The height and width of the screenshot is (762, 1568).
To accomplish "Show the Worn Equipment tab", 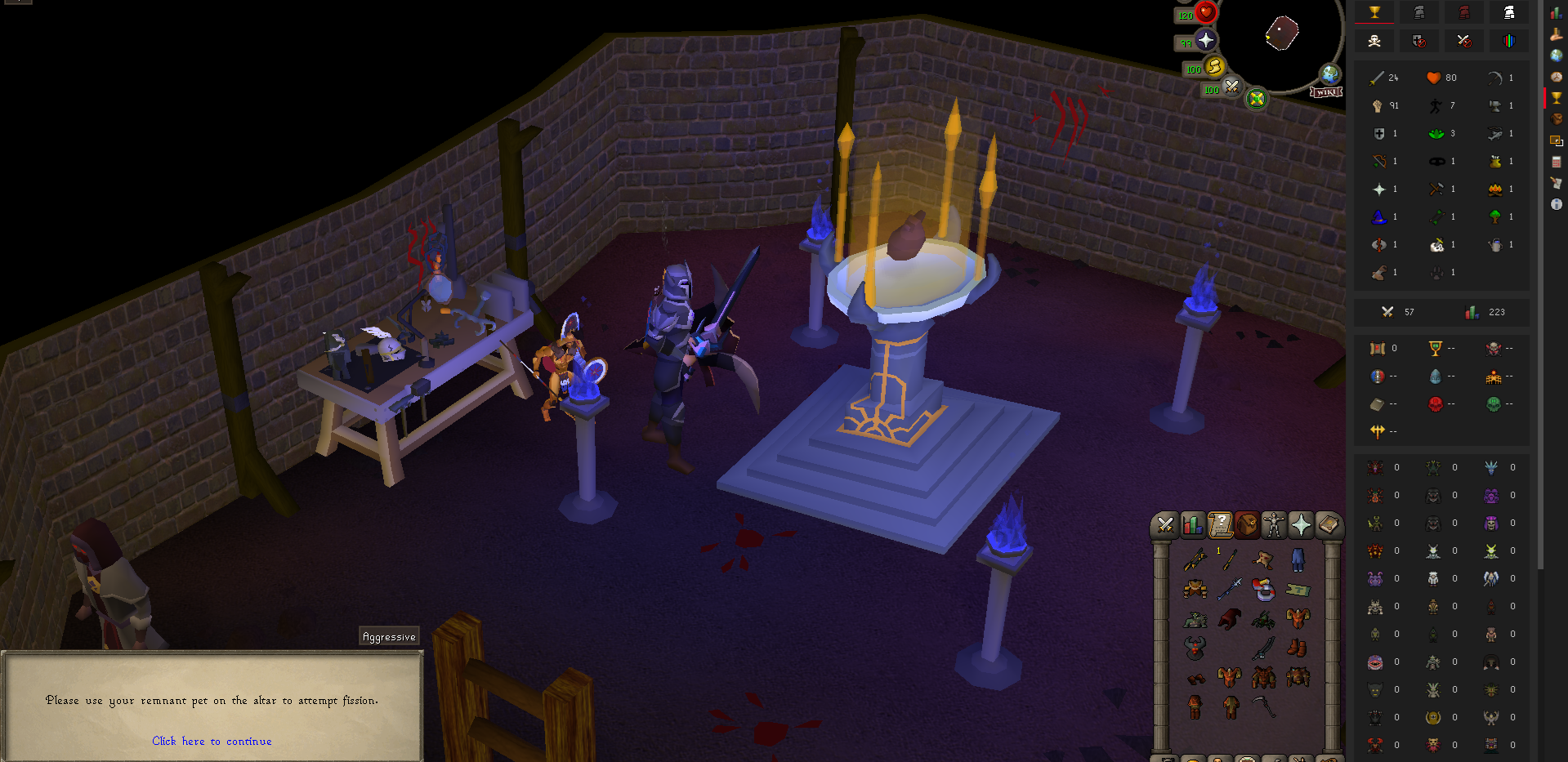I will (x=1274, y=525).
